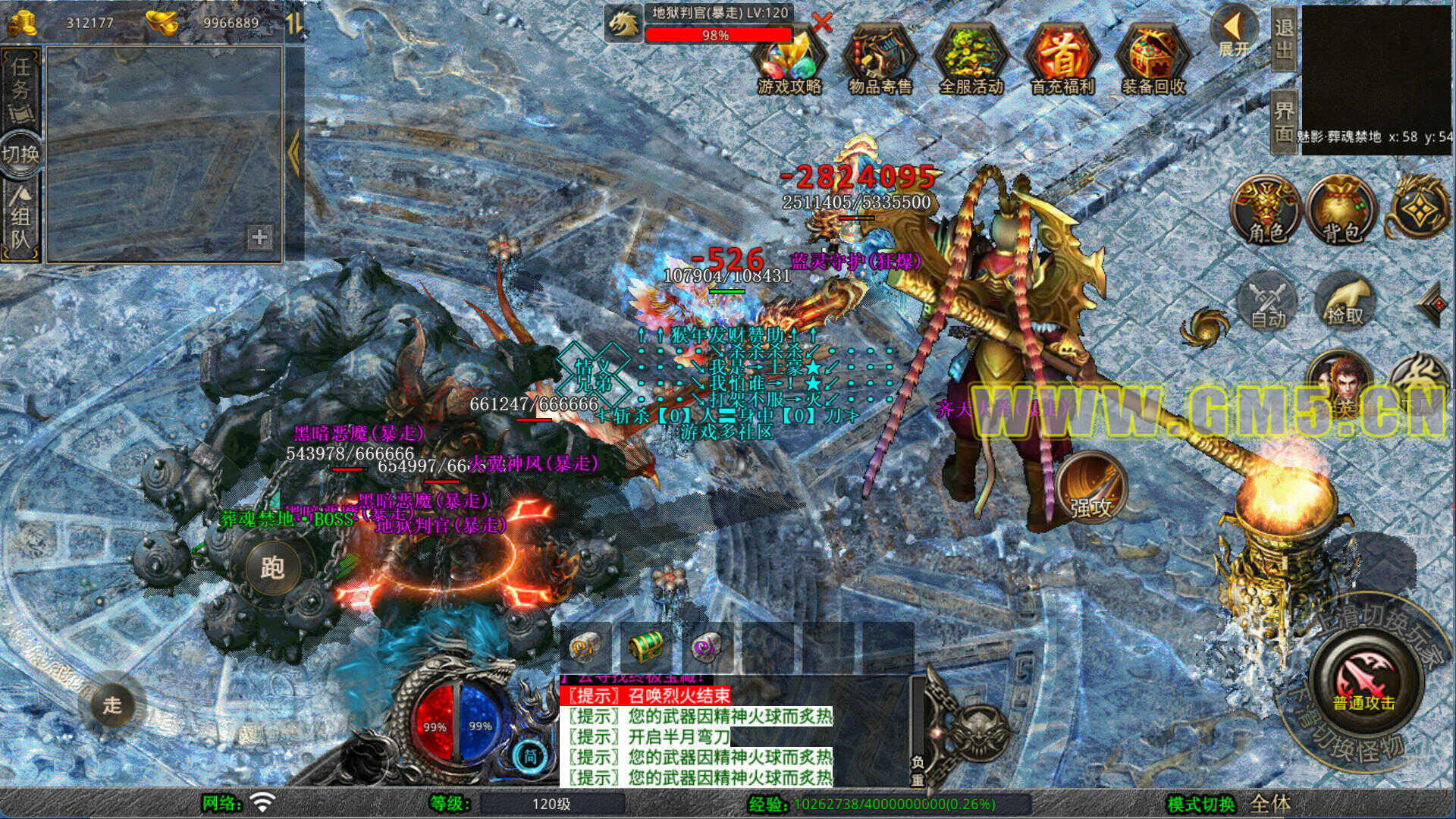The image size is (1456, 819).
Task: Open the 角色 character sheet
Action: point(1266,209)
